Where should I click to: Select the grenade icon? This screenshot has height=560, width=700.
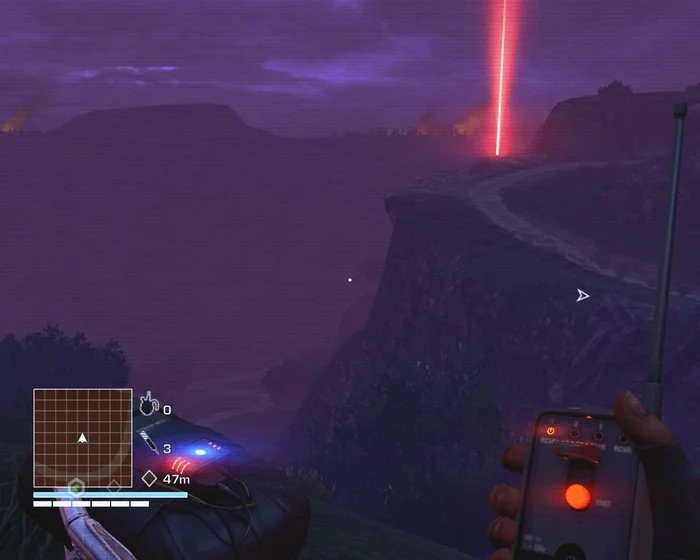click(x=149, y=406)
